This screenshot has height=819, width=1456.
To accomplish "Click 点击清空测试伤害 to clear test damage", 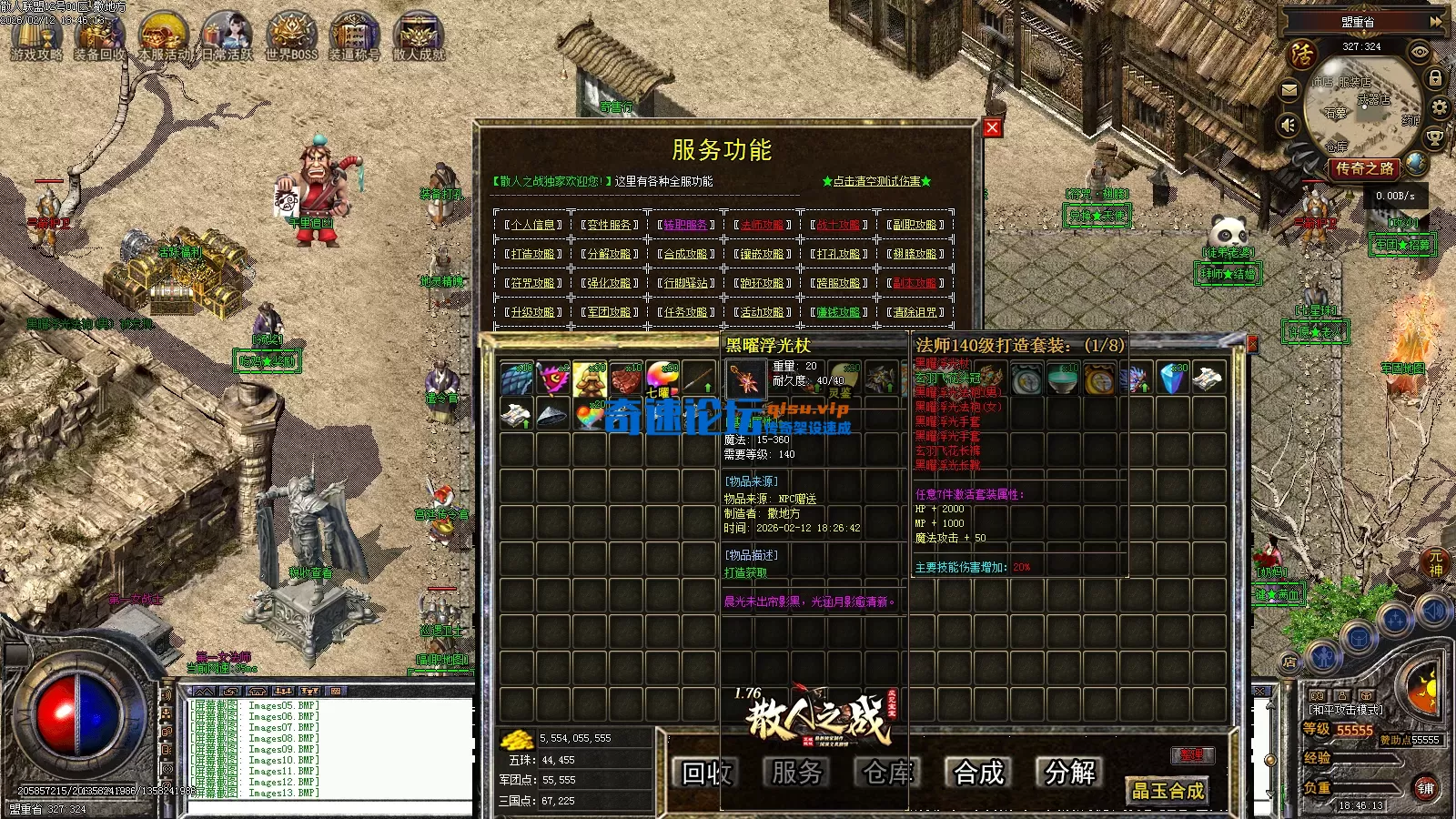I will point(876,181).
